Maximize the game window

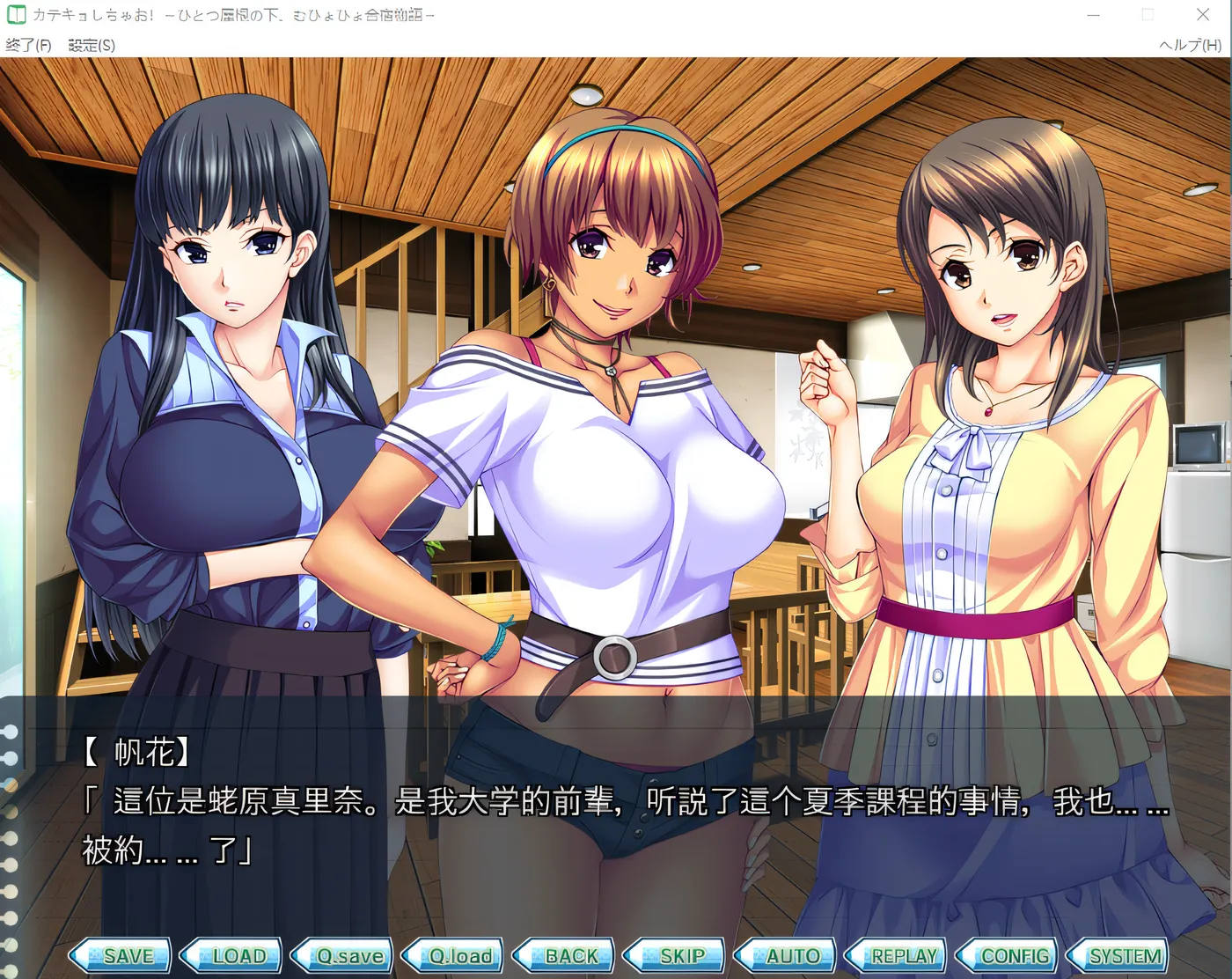coord(1148,15)
